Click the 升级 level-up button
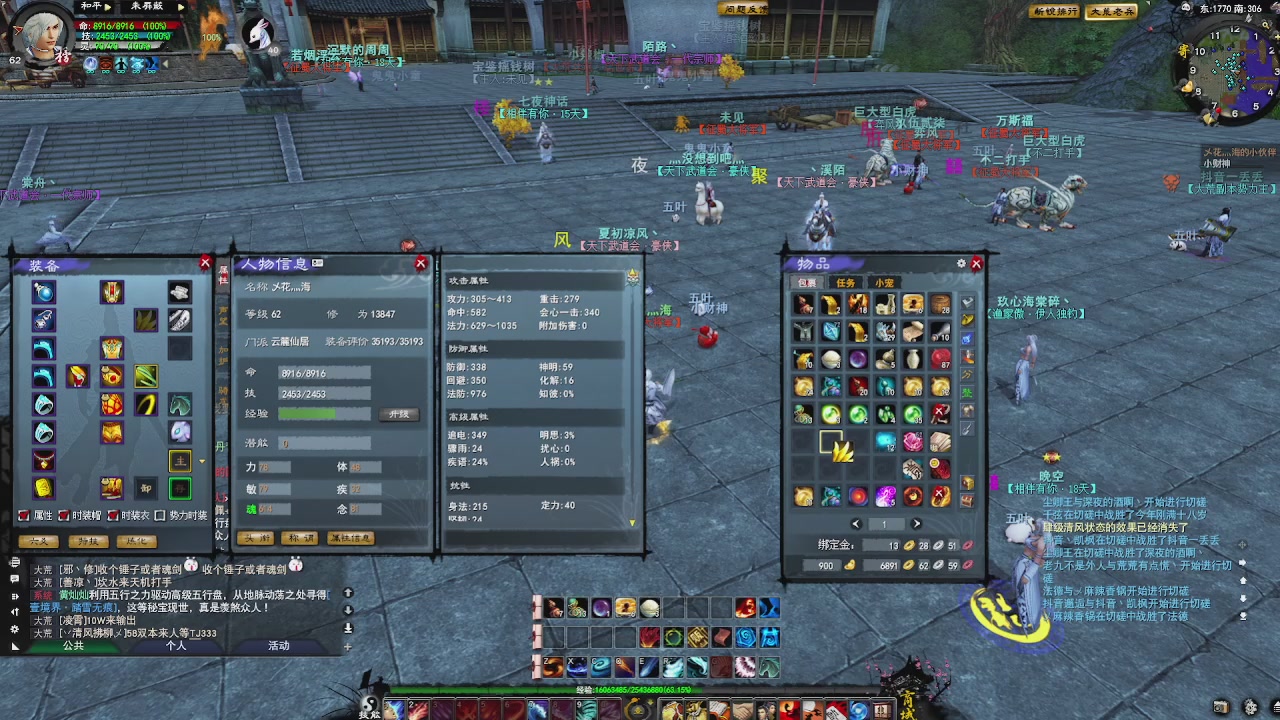 [399, 414]
